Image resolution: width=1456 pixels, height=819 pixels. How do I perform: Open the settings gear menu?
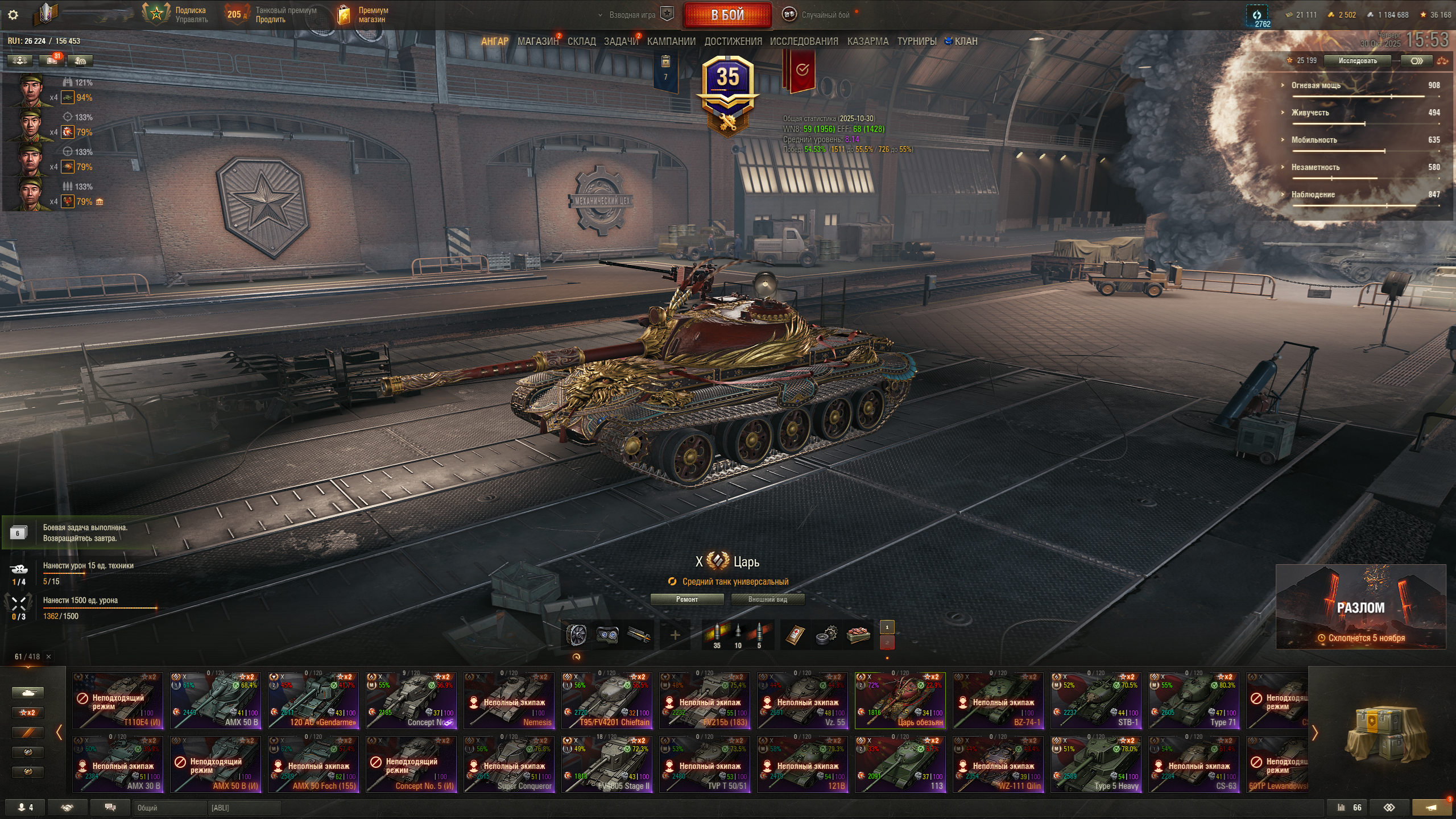coord(13,15)
